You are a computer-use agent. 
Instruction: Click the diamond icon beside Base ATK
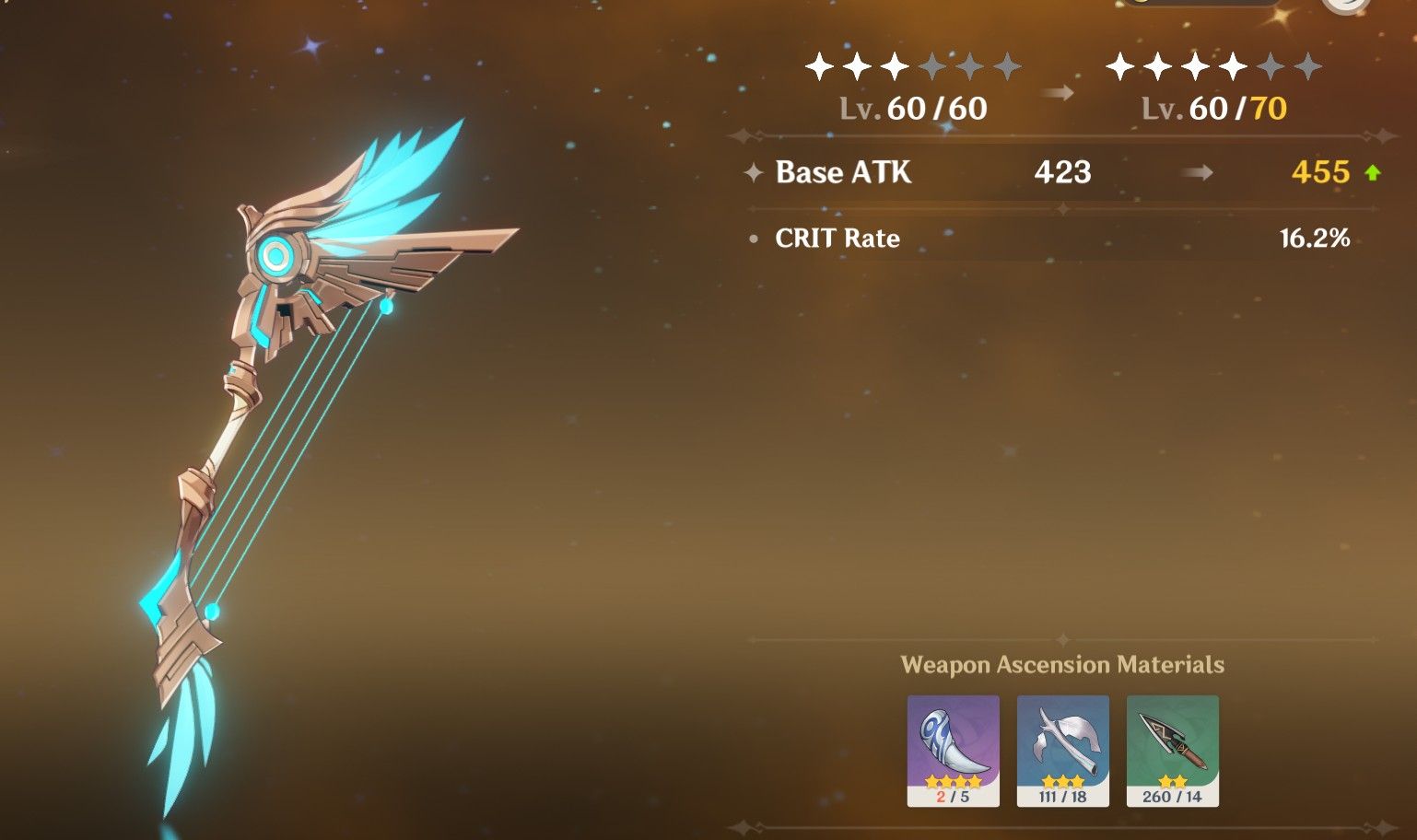(752, 173)
